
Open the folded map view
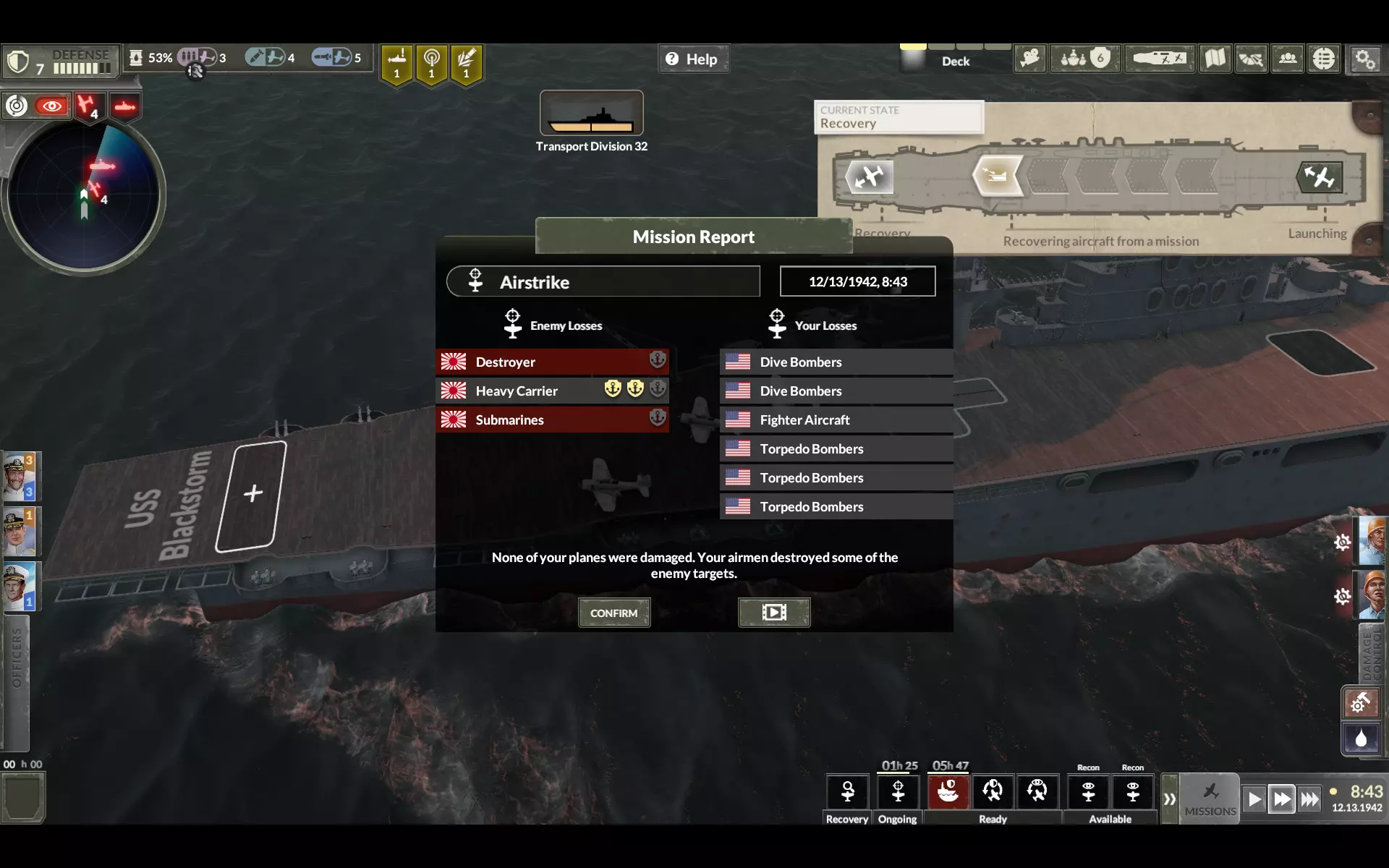tap(1215, 59)
